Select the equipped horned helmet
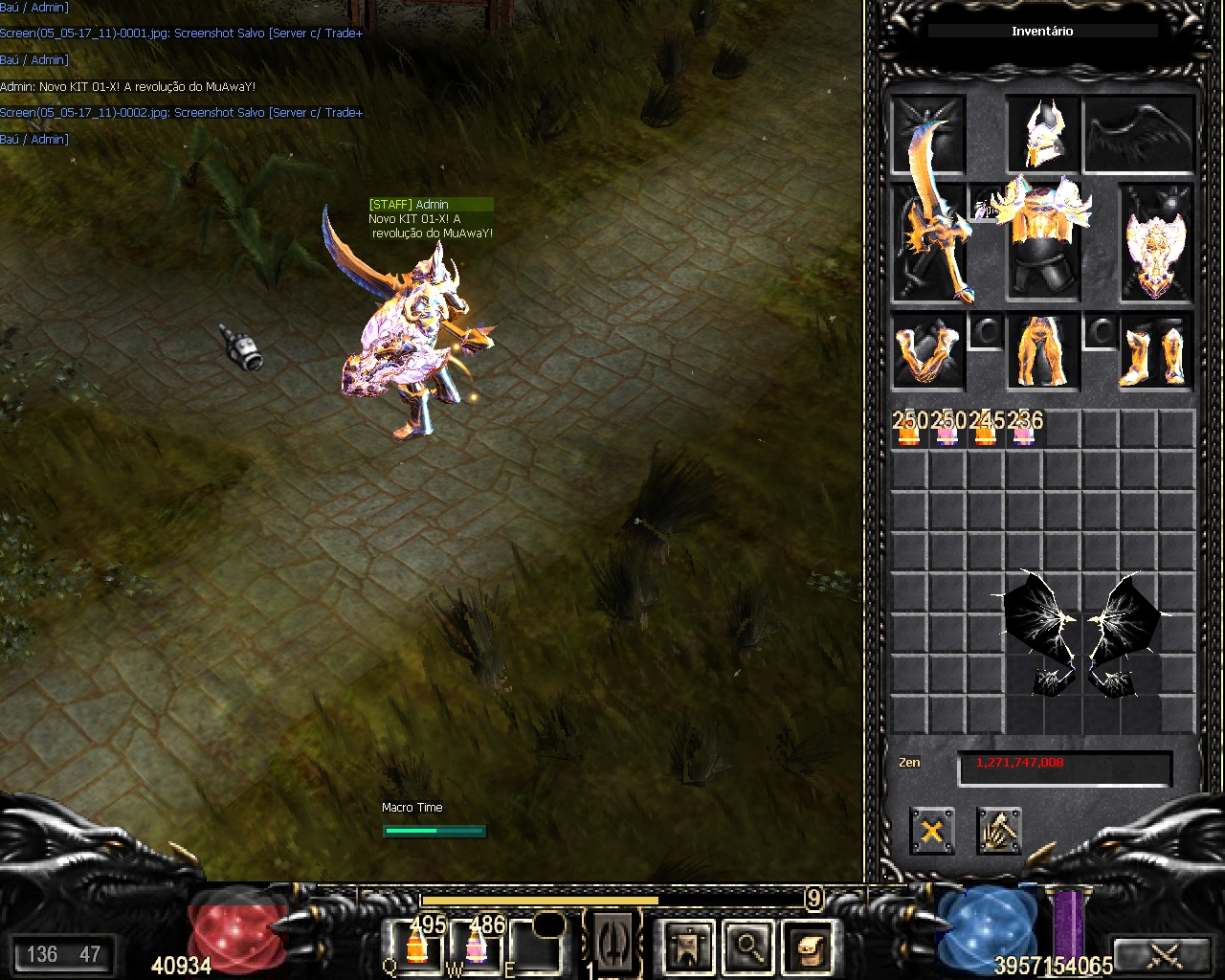 [x=1041, y=134]
